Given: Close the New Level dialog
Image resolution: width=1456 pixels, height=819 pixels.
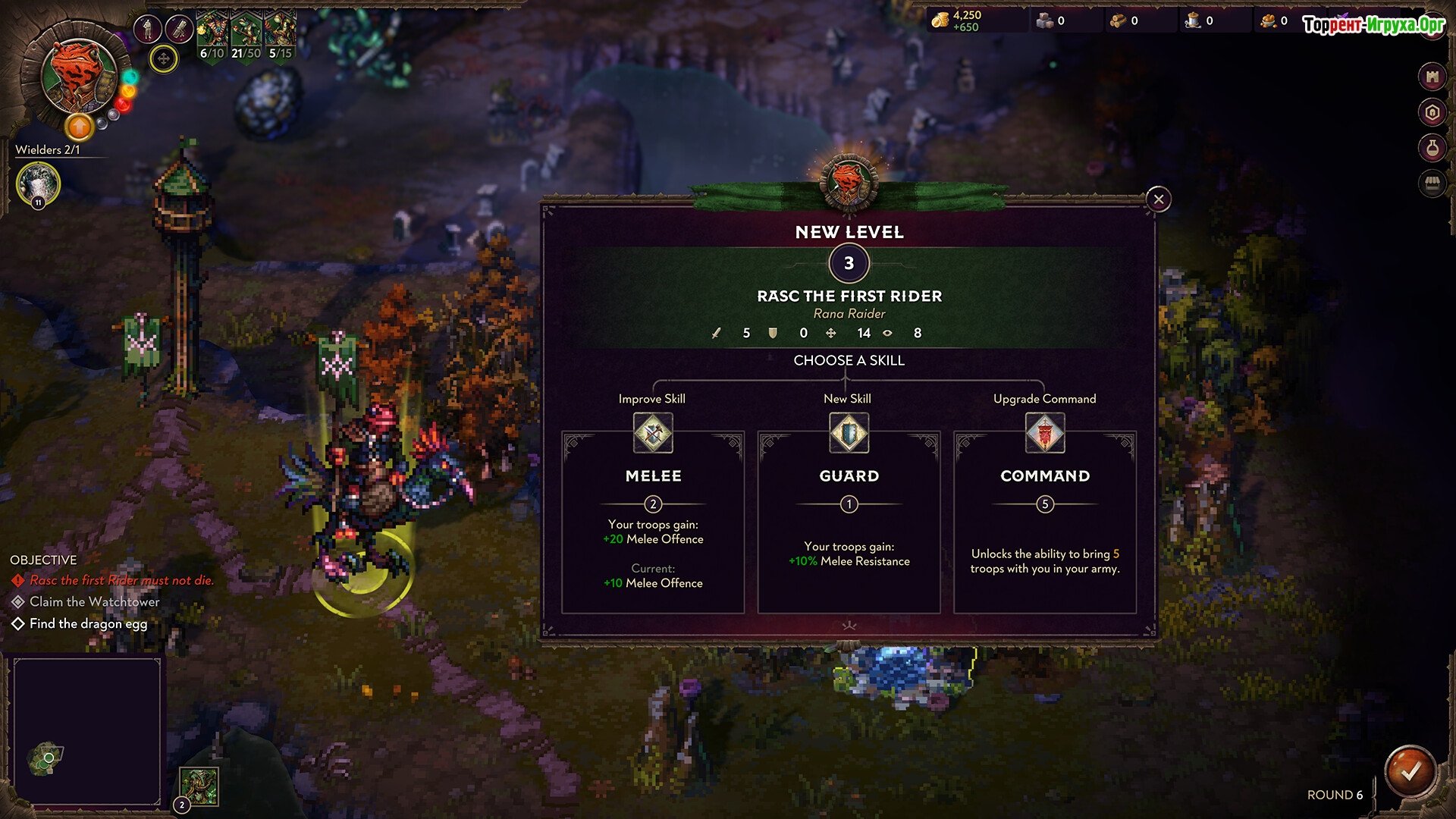Looking at the screenshot, I should click(1158, 199).
